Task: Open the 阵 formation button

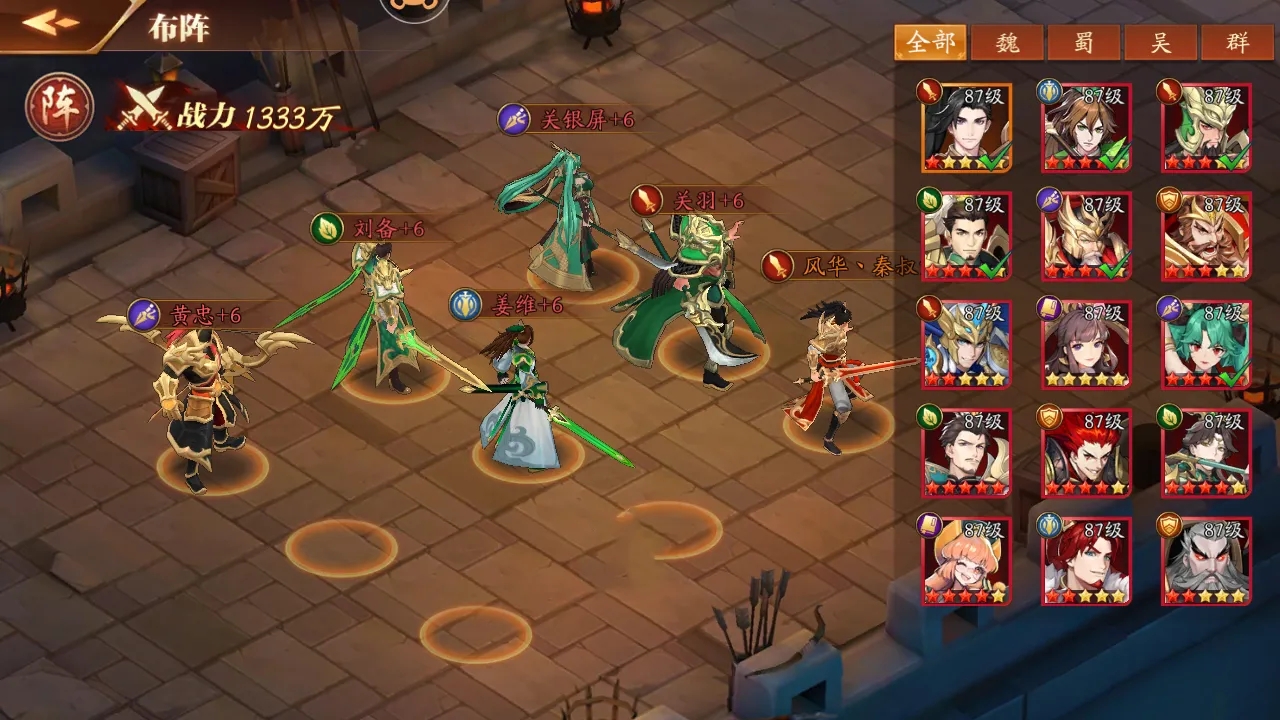Action: click(x=60, y=107)
